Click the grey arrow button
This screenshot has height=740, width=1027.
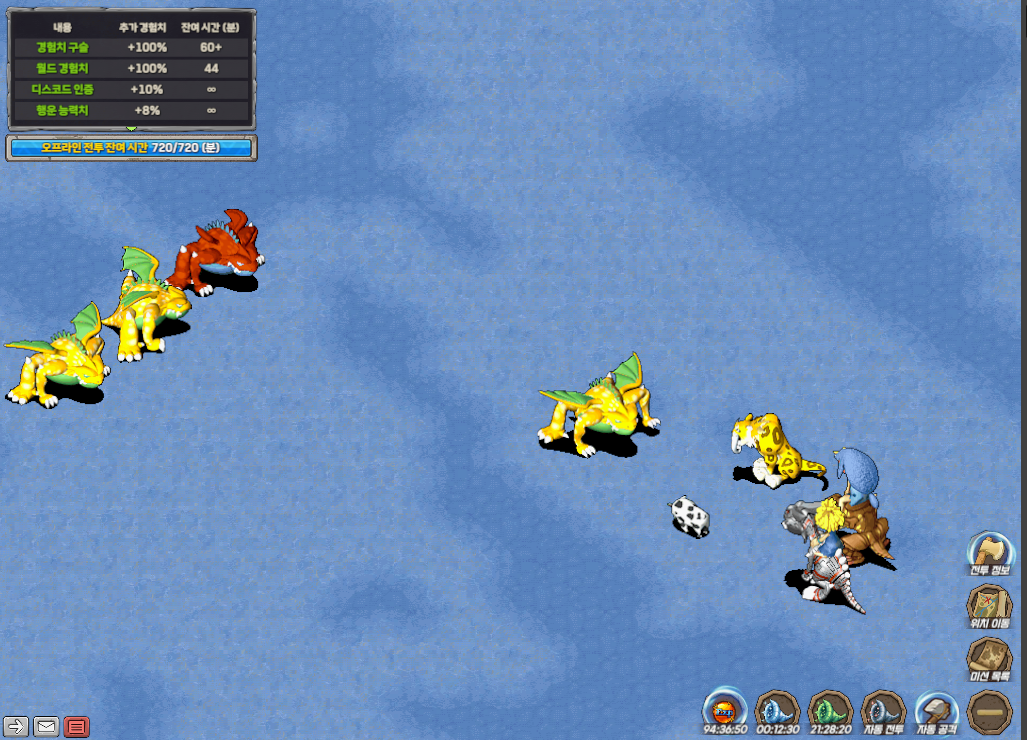pos(16,727)
